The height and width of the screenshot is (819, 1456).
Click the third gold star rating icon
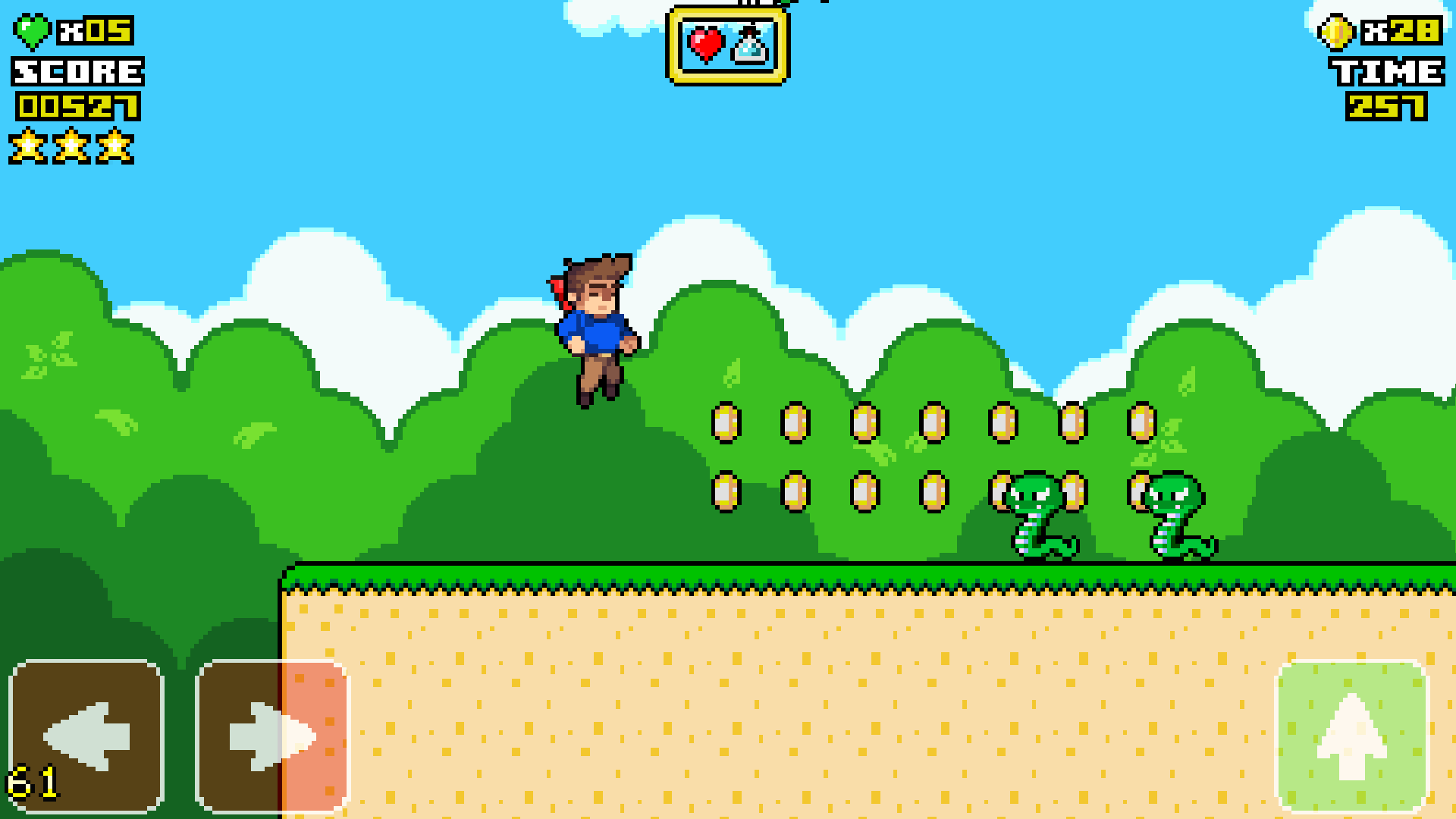[x=114, y=146]
